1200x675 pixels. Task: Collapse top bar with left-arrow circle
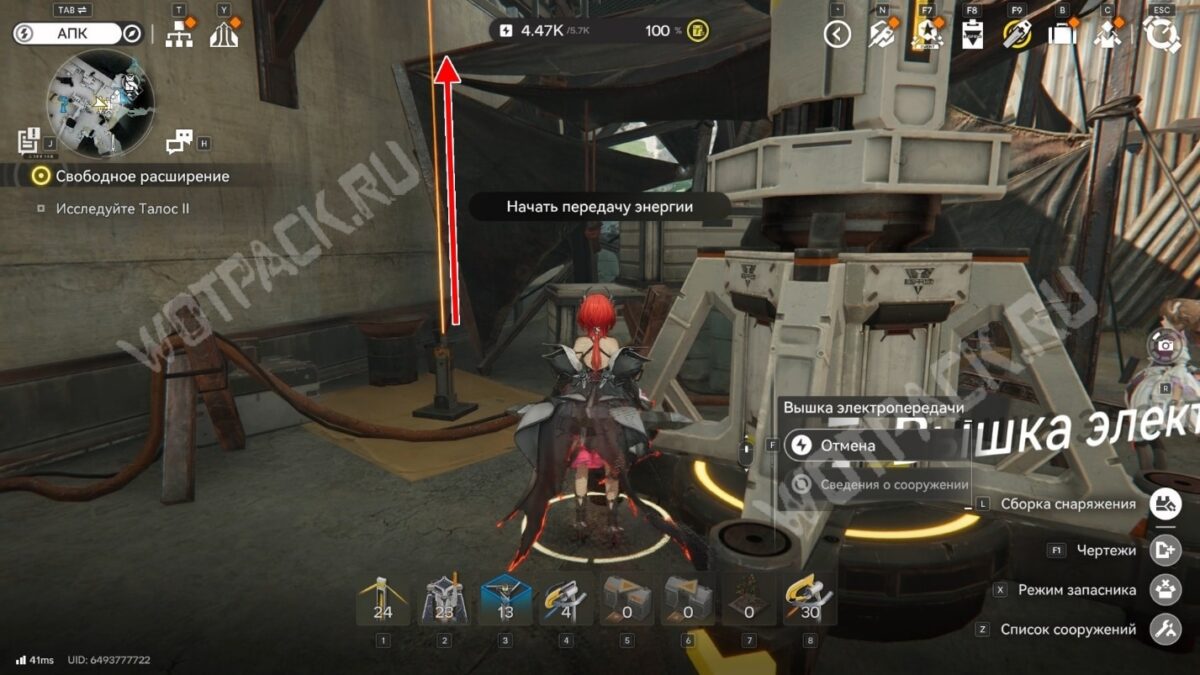point(836,34)
